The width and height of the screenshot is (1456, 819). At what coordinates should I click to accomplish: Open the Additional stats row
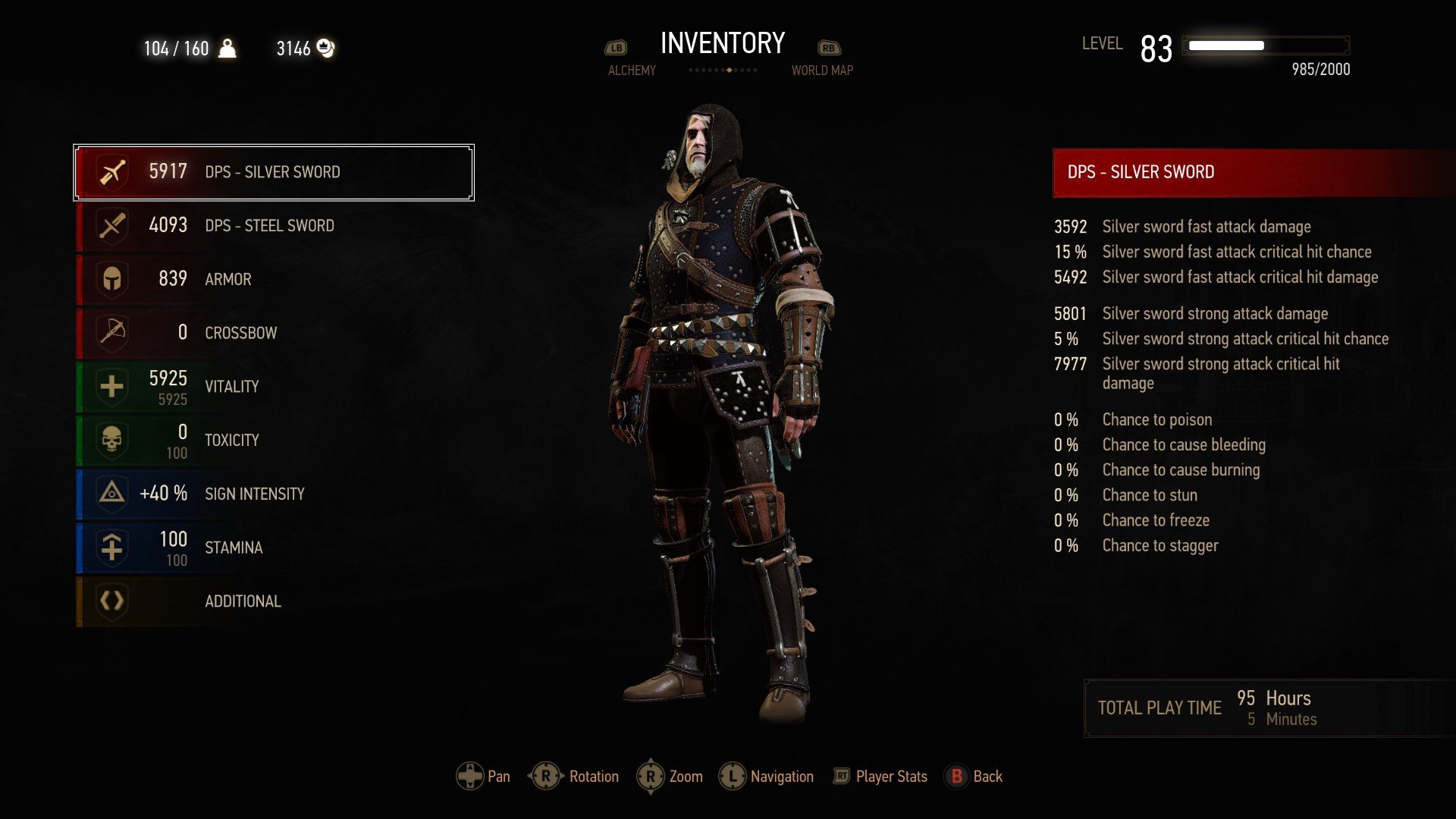[x=273, y=601]
